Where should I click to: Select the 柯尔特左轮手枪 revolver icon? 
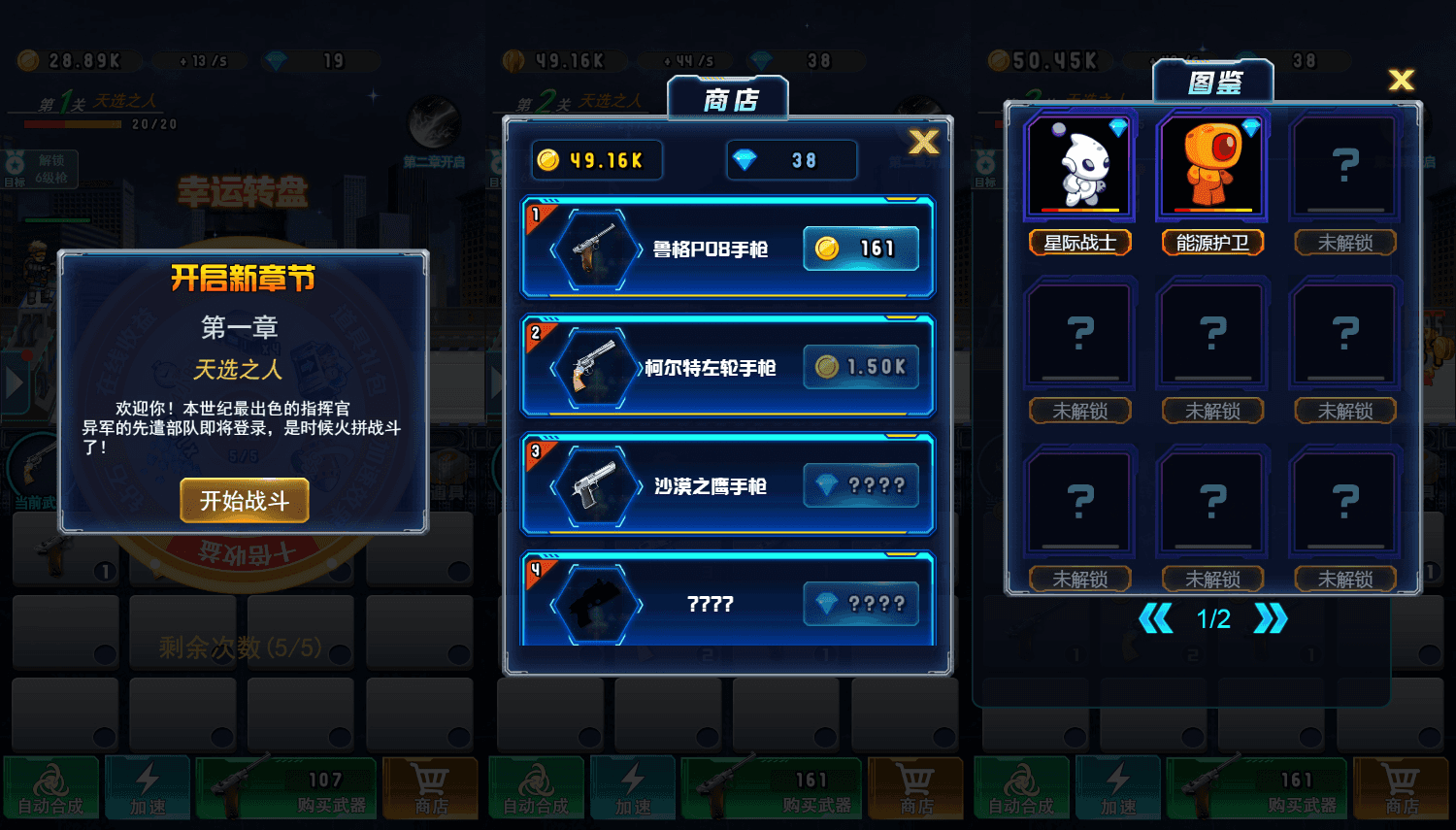tap(598, 367)
